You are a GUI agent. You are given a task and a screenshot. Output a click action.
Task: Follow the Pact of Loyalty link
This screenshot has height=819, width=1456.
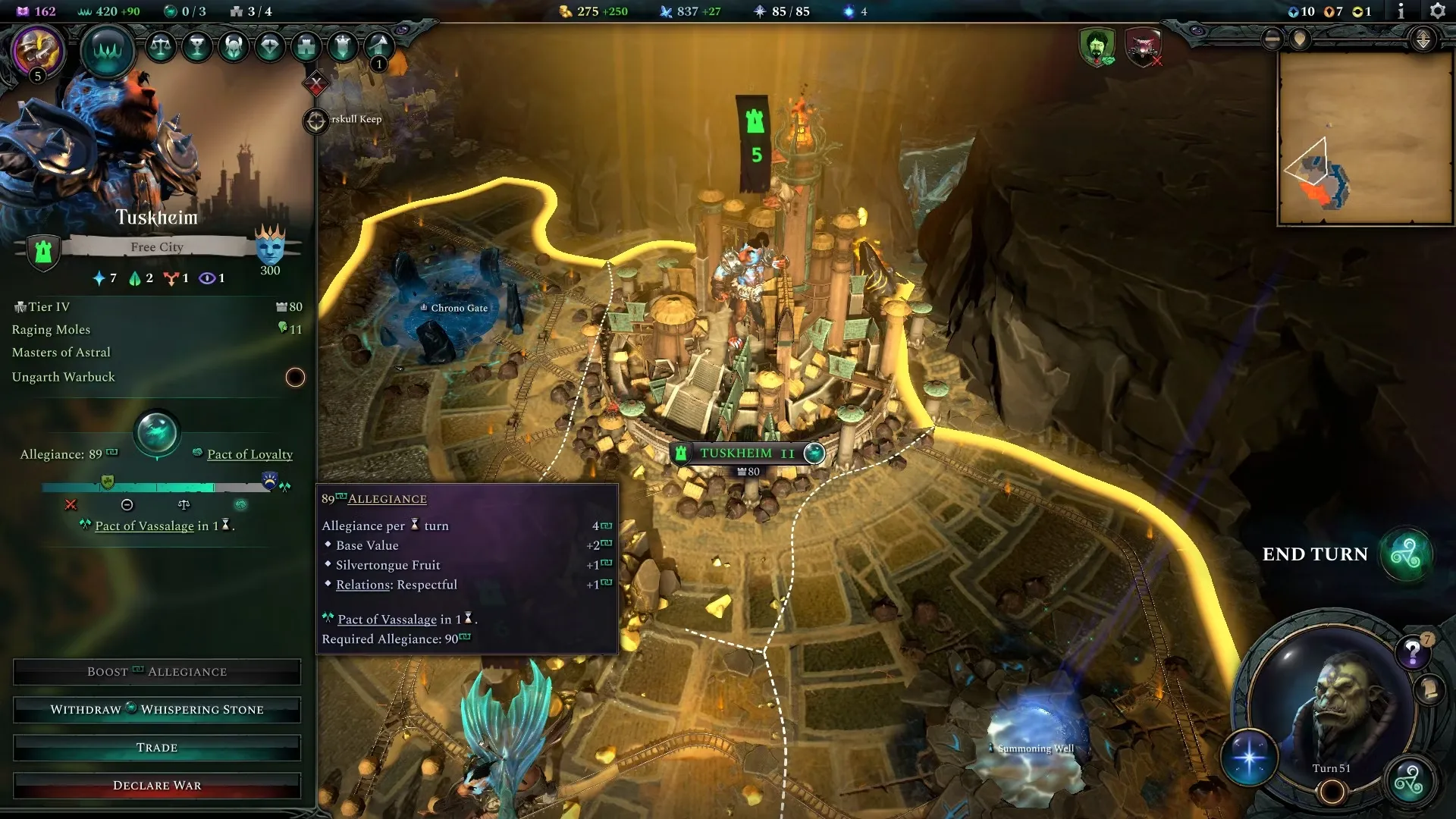pyautogui.click(x=249, y=454)
